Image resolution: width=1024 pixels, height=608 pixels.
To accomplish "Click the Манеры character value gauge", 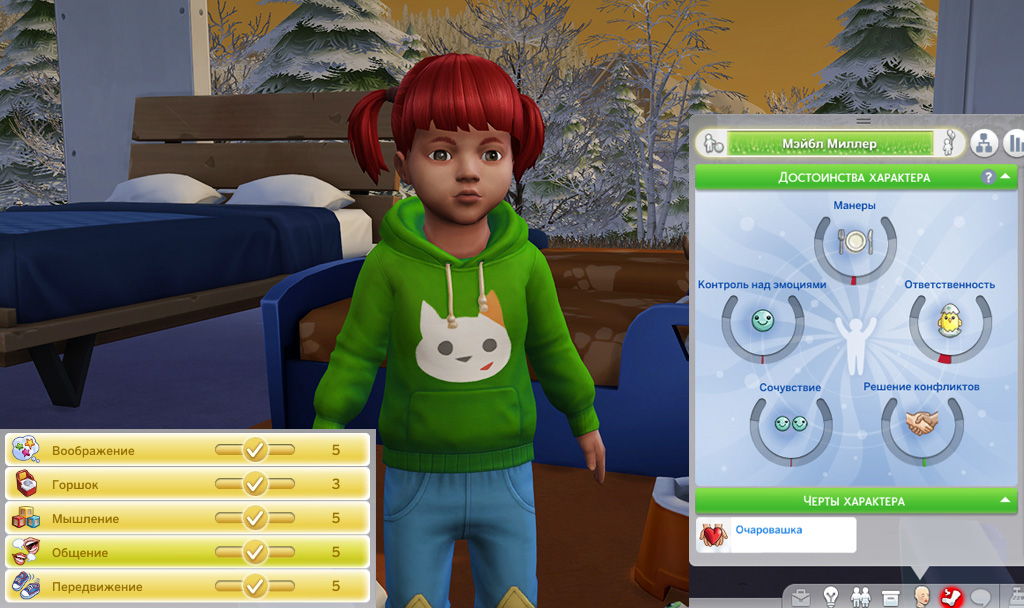I will 855,243.
